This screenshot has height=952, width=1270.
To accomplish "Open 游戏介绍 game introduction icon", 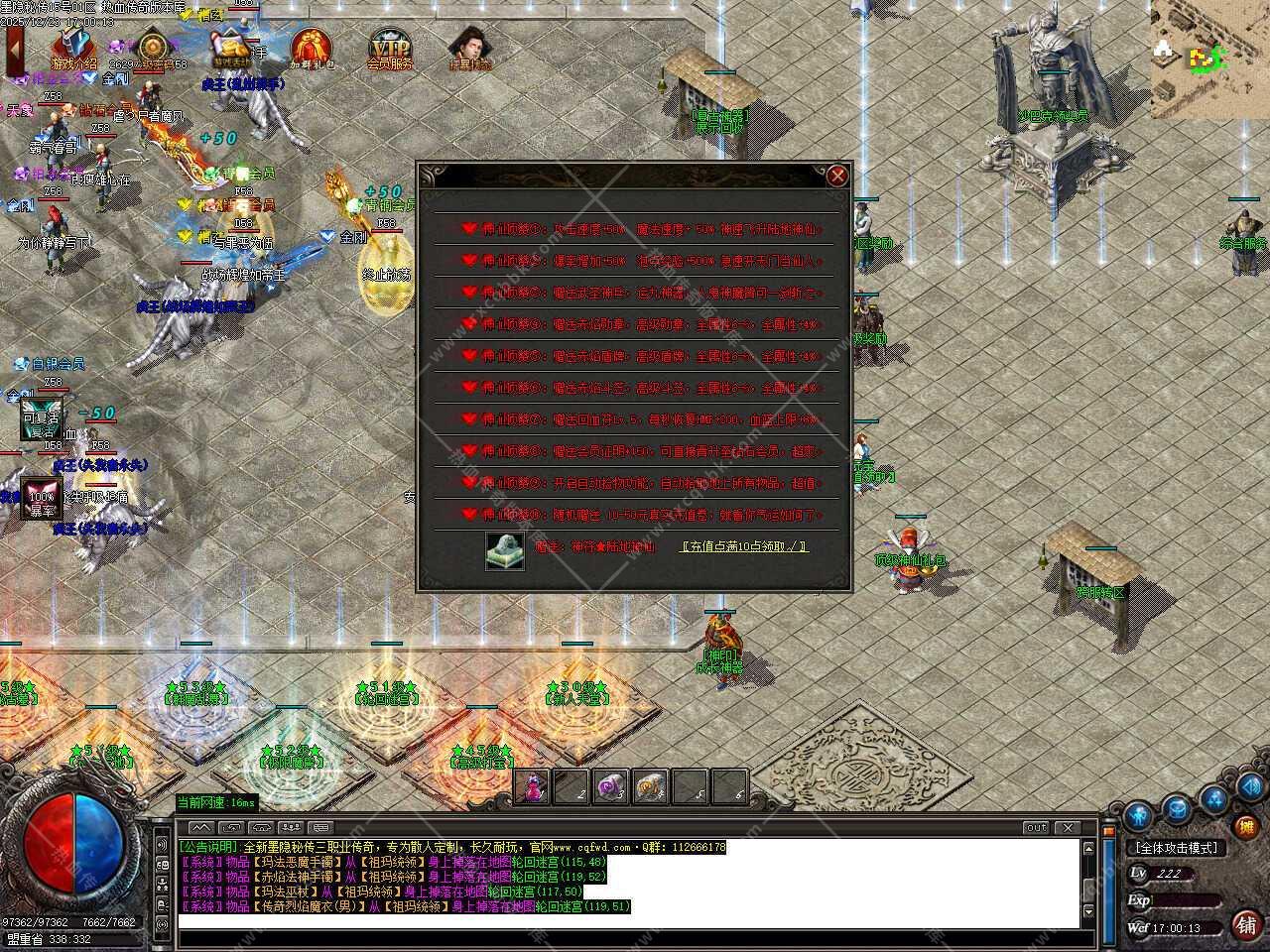I will coord(74,48).
